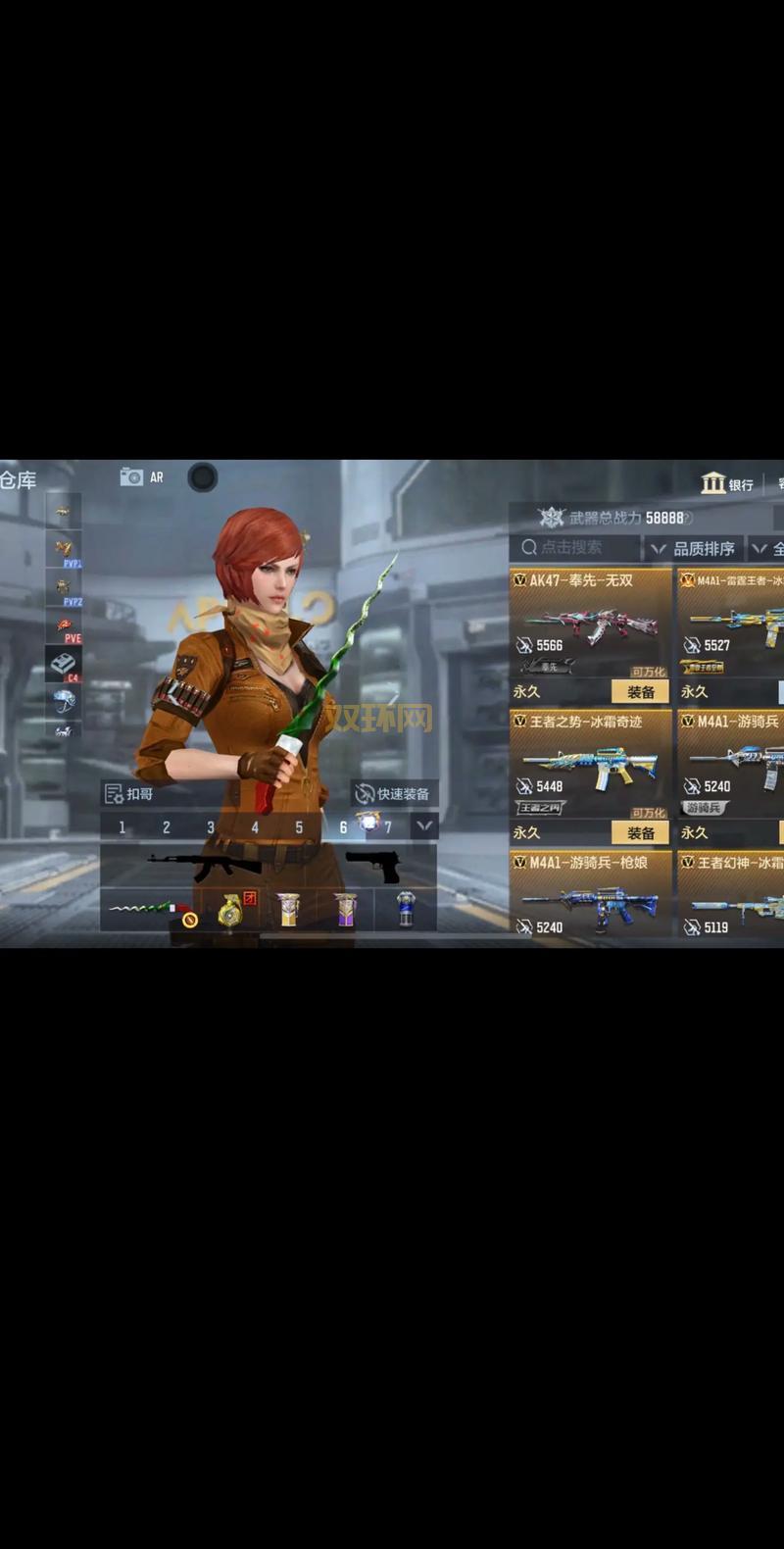Click the 快速装备 quick equip button
The width and height of the screenshot is (784, 1549).
393,794
